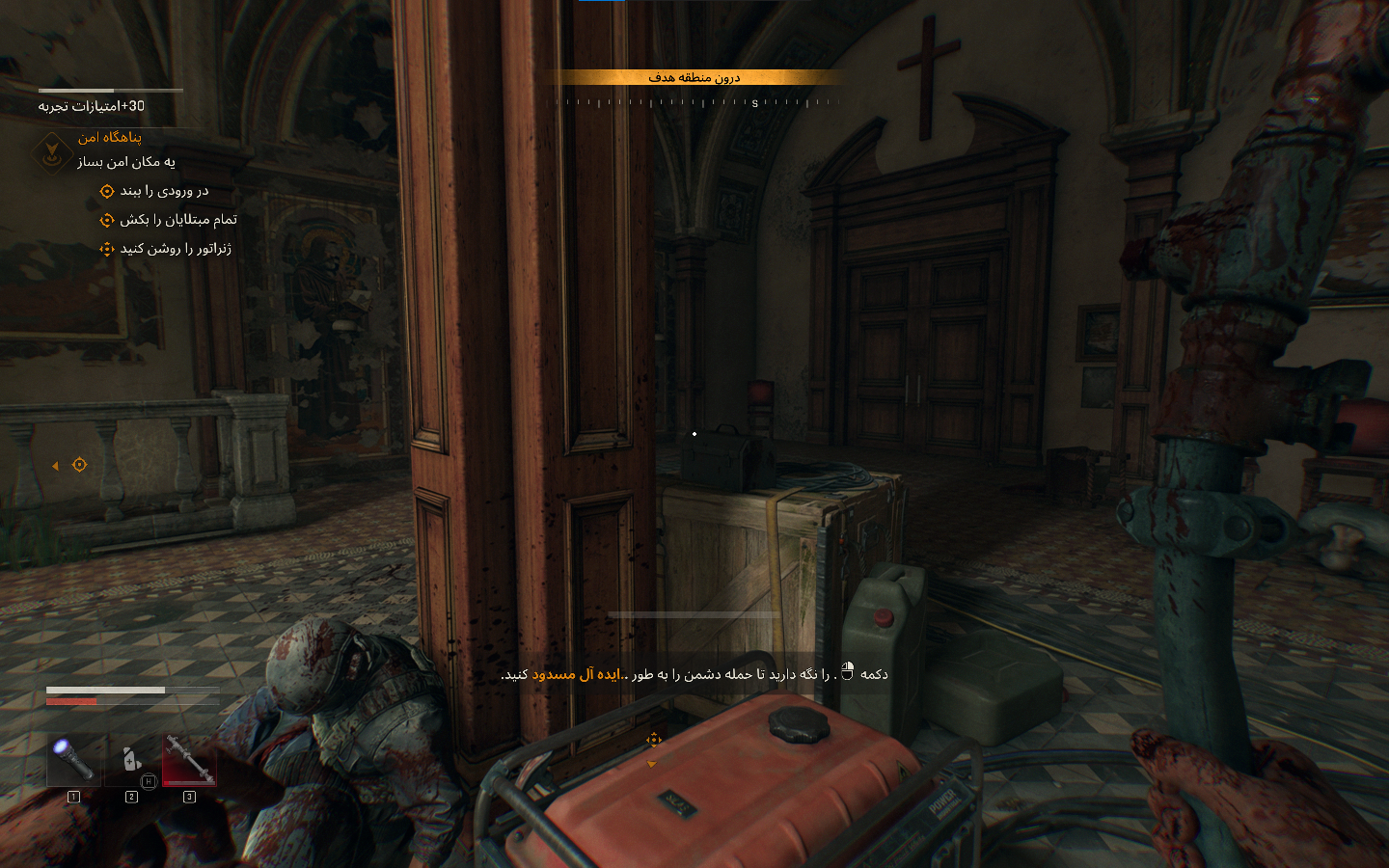Image resolution: width=1389 pixels, height=868 pixels.
Task: Select the medkit healing item slot
Action: click(131, 760)
